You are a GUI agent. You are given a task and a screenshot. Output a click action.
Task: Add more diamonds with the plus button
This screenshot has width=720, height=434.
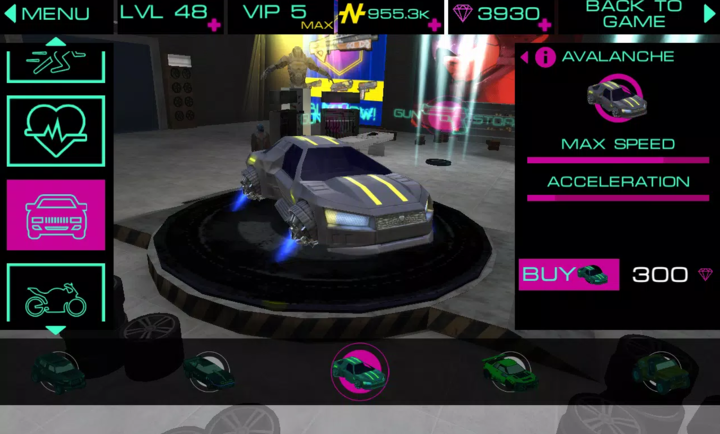click(544, 24)
